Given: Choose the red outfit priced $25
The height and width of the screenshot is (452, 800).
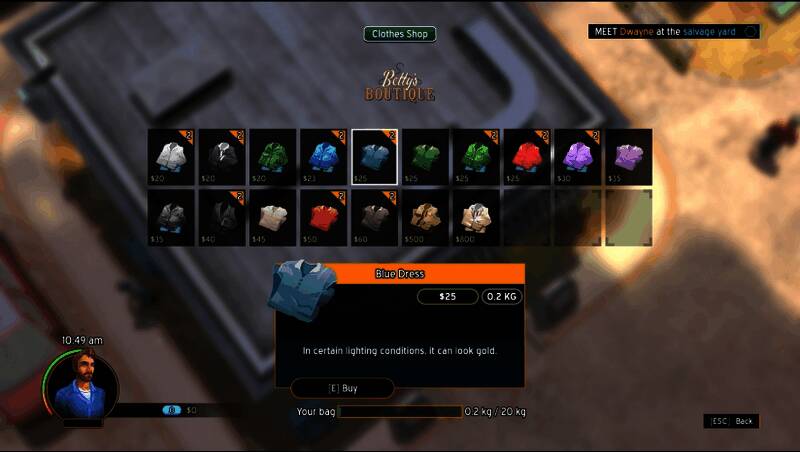Looking at the screenshot, I should coord(528,157).
